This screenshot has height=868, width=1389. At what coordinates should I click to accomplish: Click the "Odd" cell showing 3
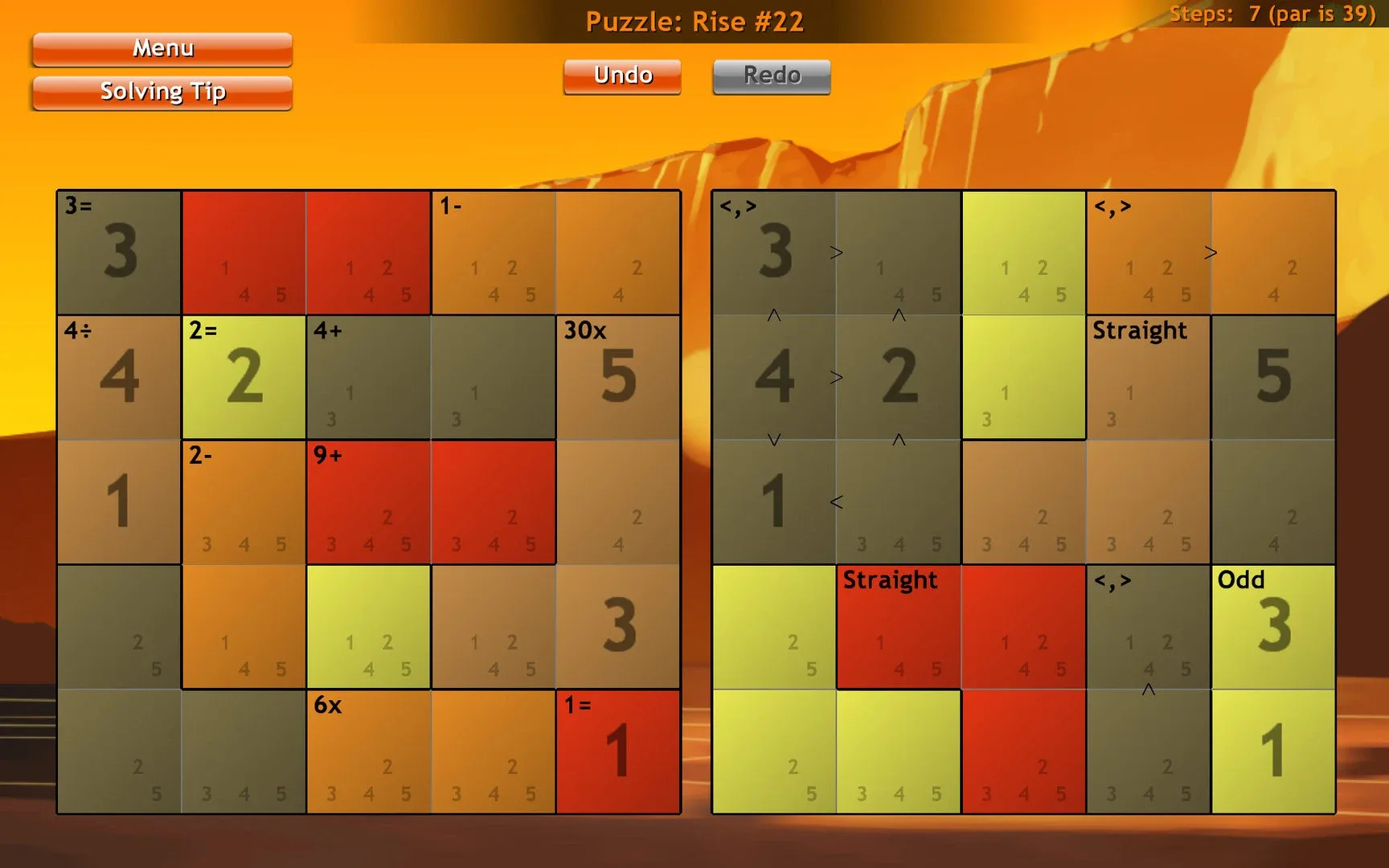(x=1272, y=627)
